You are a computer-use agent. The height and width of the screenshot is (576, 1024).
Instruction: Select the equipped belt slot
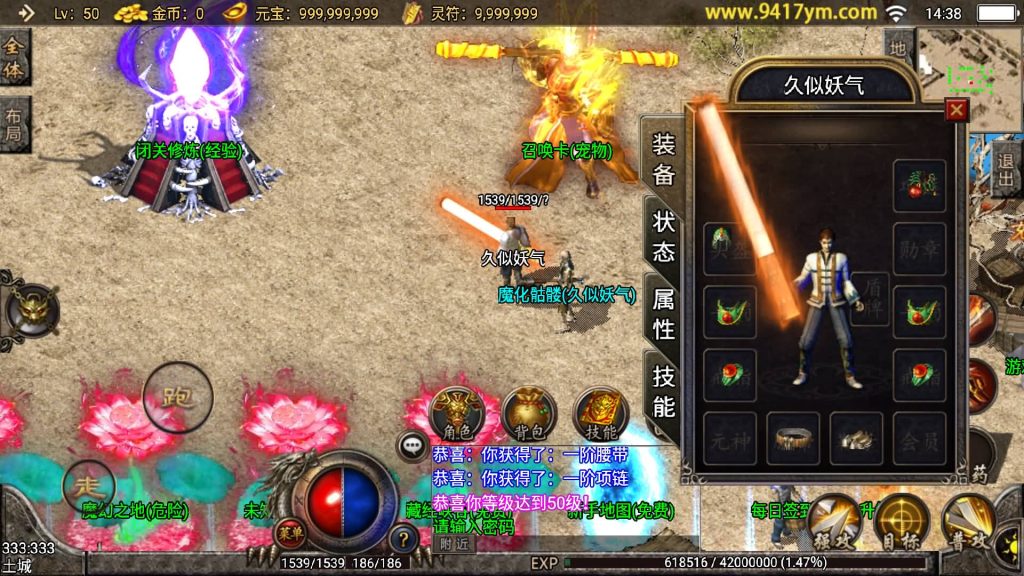pos(793,438)
